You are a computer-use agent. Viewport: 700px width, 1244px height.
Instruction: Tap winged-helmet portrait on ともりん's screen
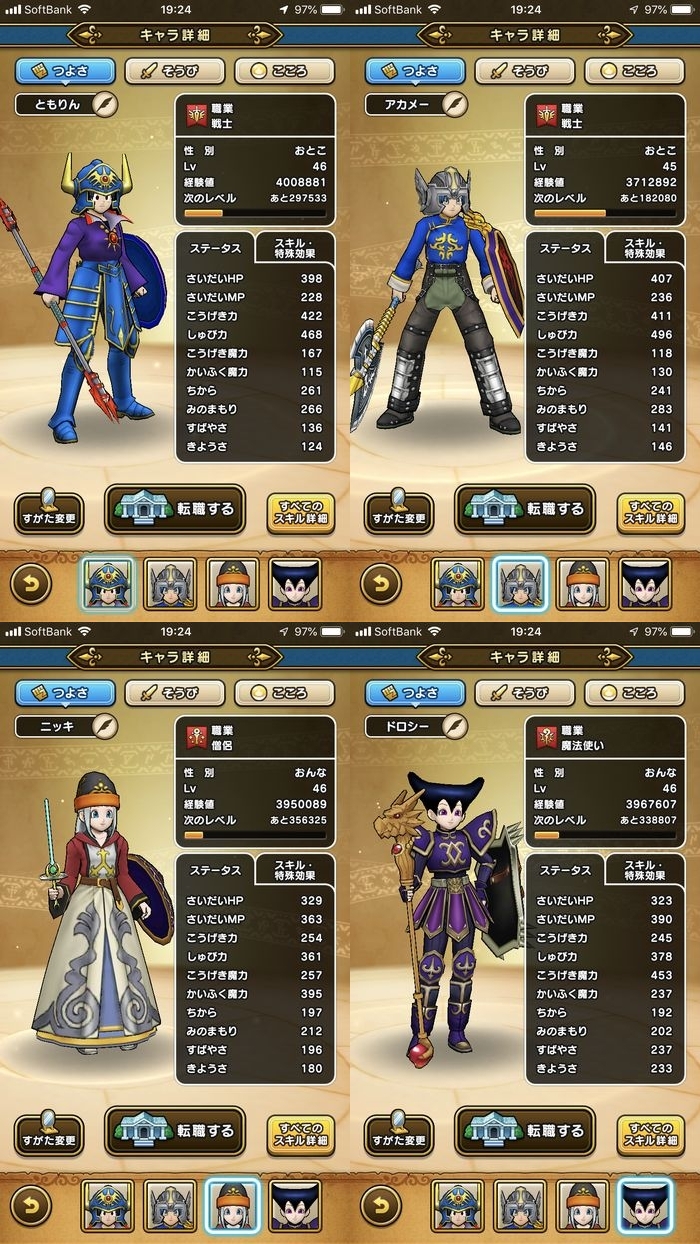click(170, 584)
